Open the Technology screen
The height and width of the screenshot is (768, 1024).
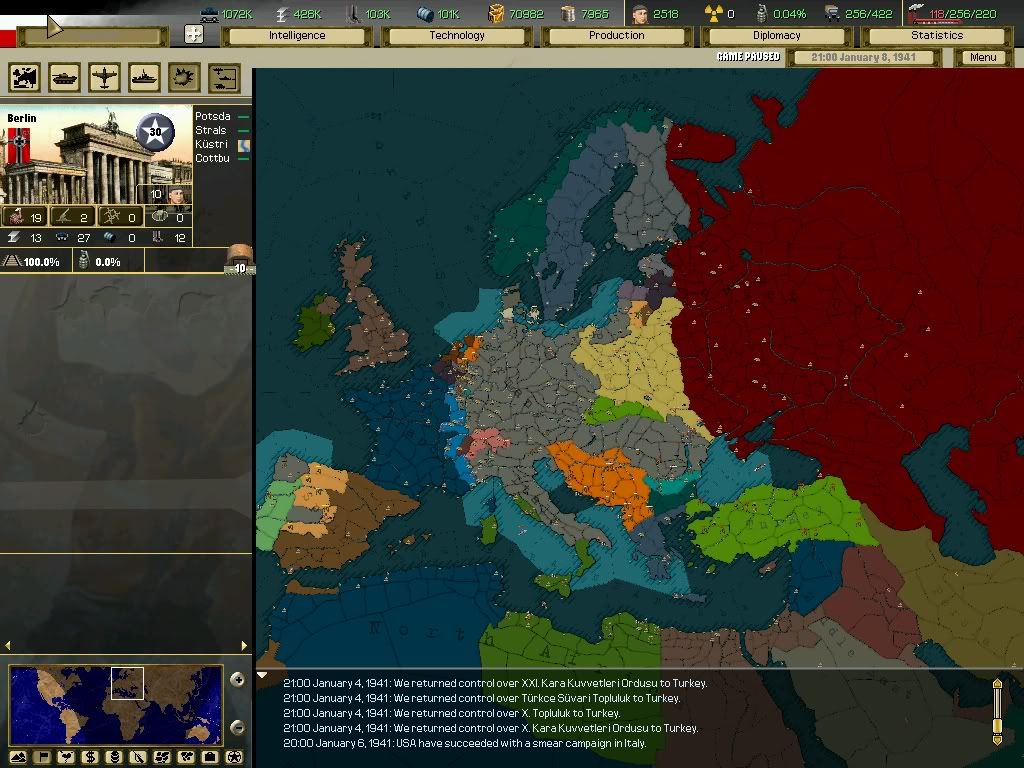point(457,36)
